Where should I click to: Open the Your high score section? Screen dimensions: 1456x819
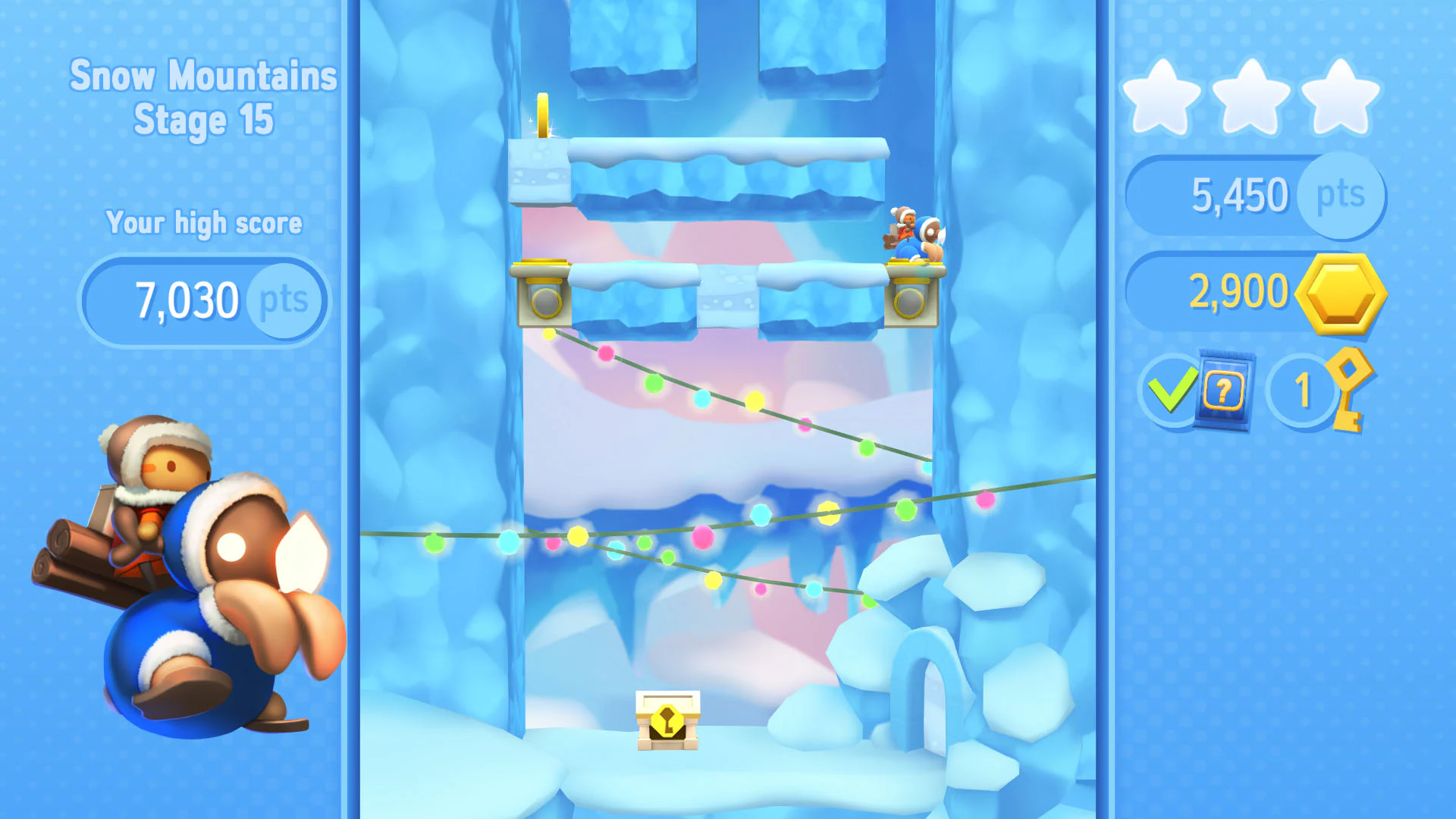(204, 222)
